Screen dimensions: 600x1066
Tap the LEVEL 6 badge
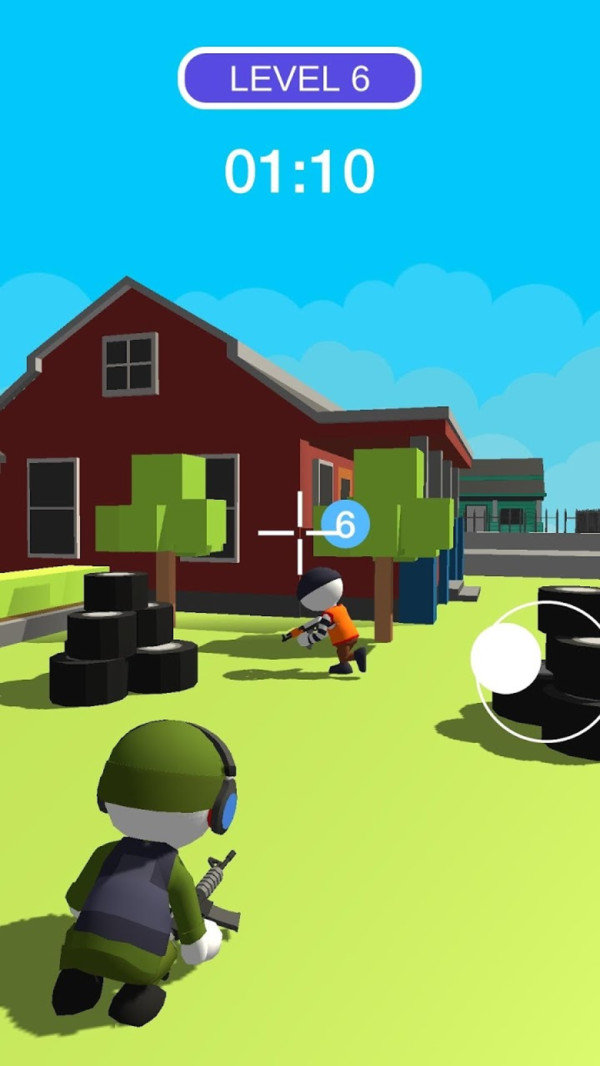point(300,78)
